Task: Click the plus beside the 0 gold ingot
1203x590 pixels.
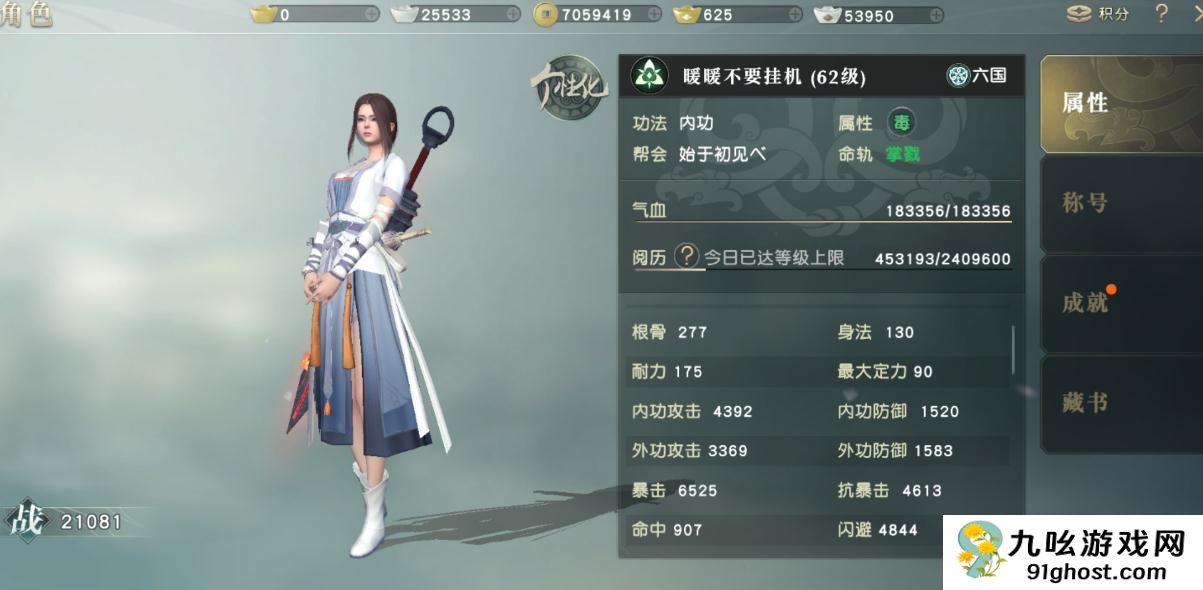Action: coord(372,15)
